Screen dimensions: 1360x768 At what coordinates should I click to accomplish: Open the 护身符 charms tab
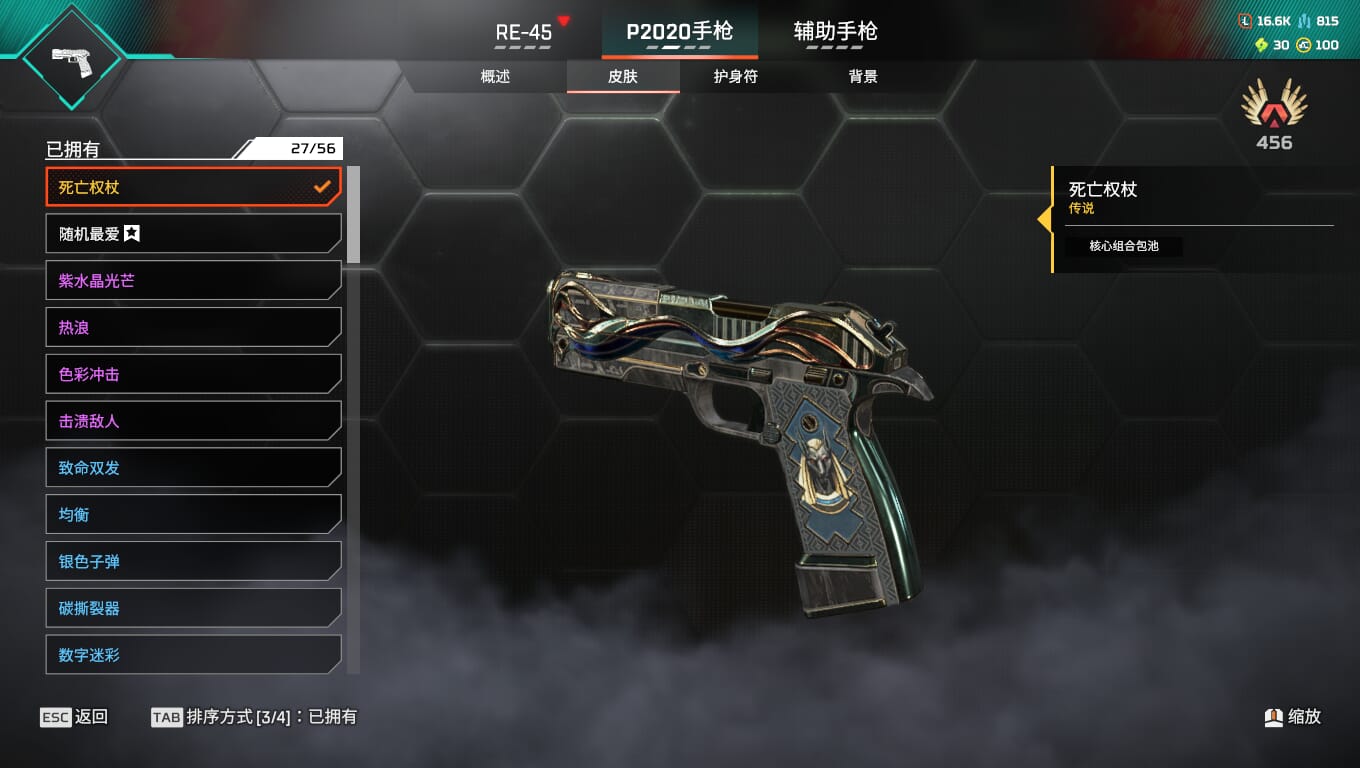(x=735, y=77)
